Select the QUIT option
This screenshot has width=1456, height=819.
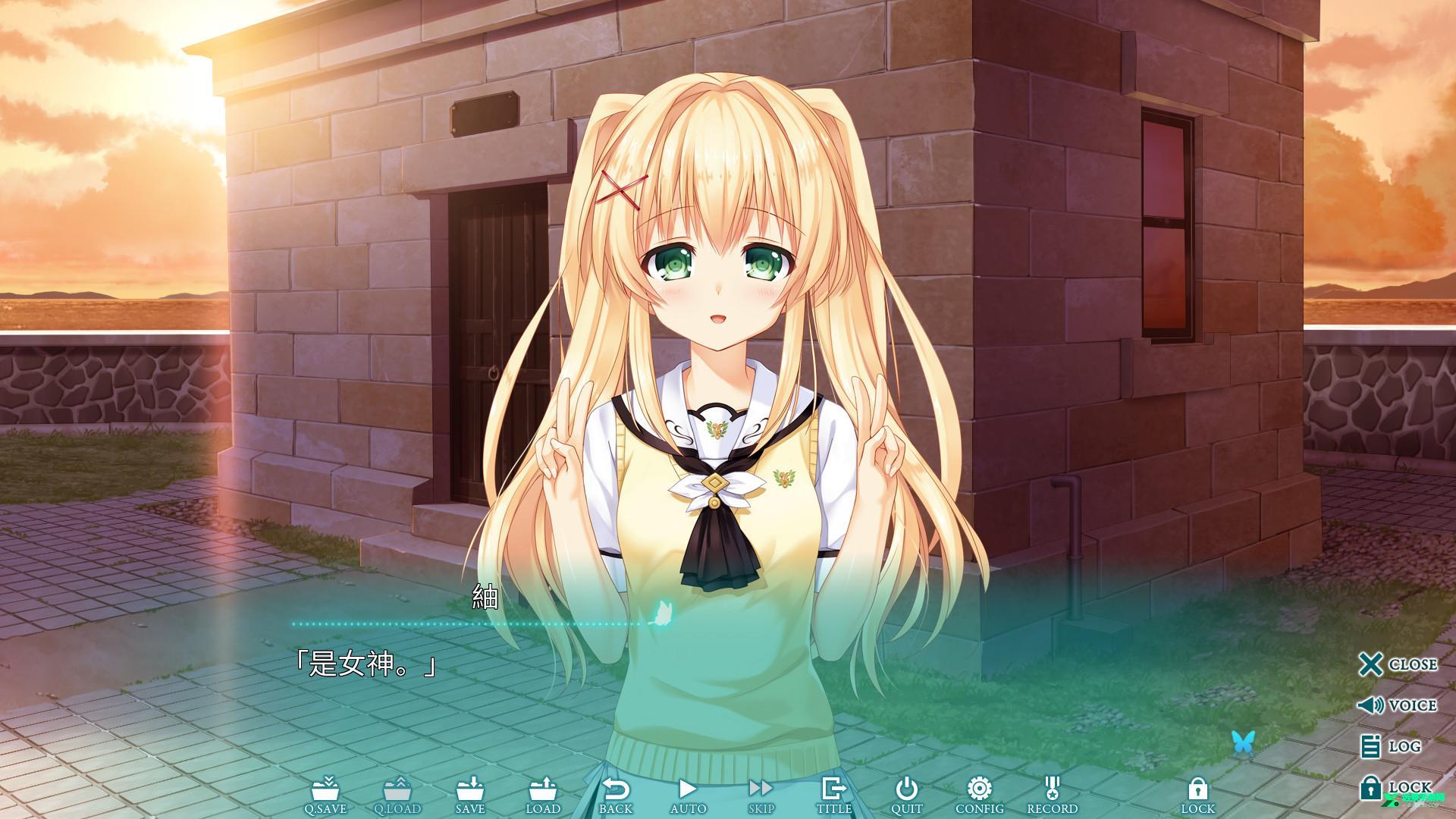tap(907, 791)
